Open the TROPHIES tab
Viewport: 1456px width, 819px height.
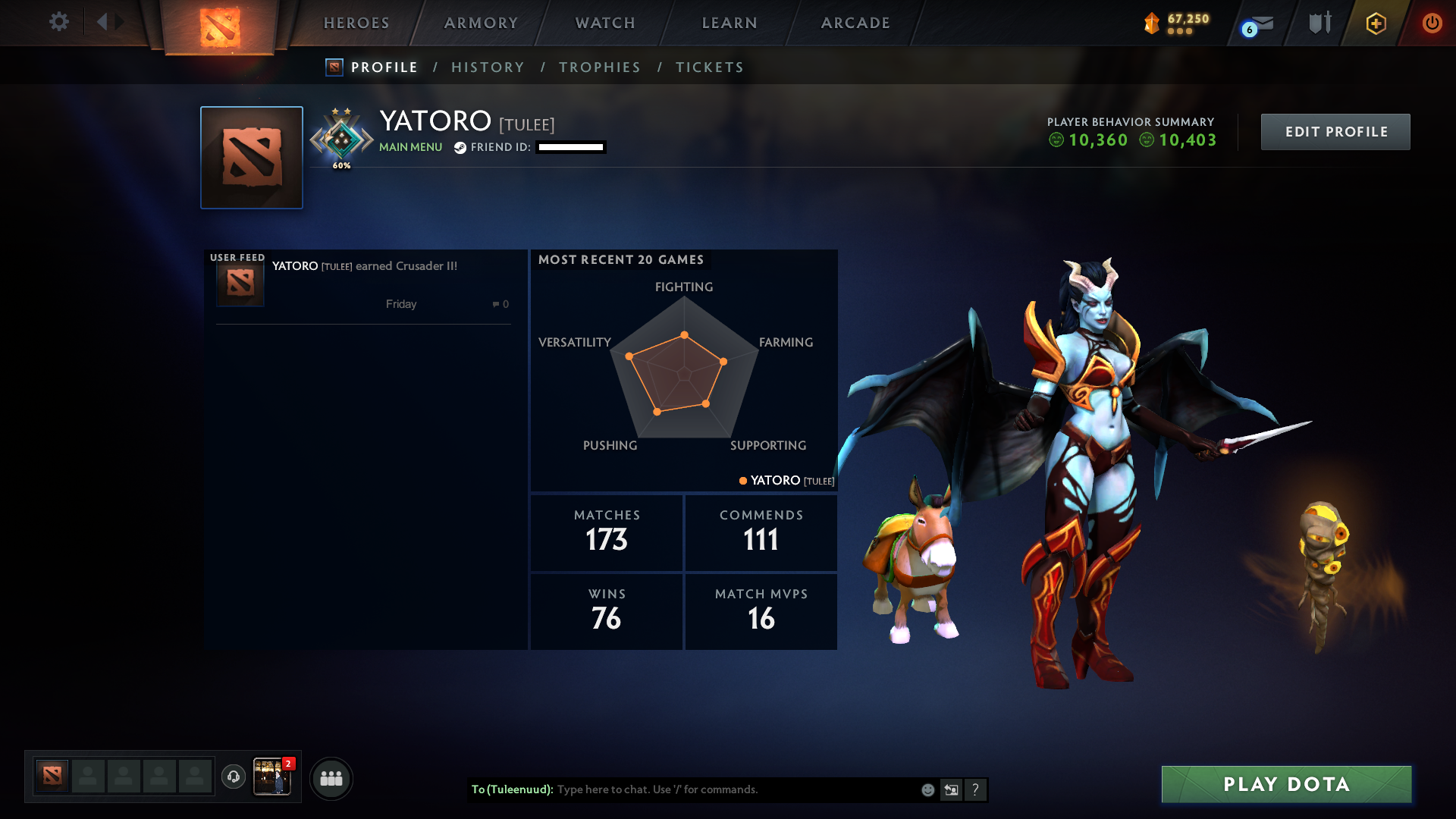point(599,67)
